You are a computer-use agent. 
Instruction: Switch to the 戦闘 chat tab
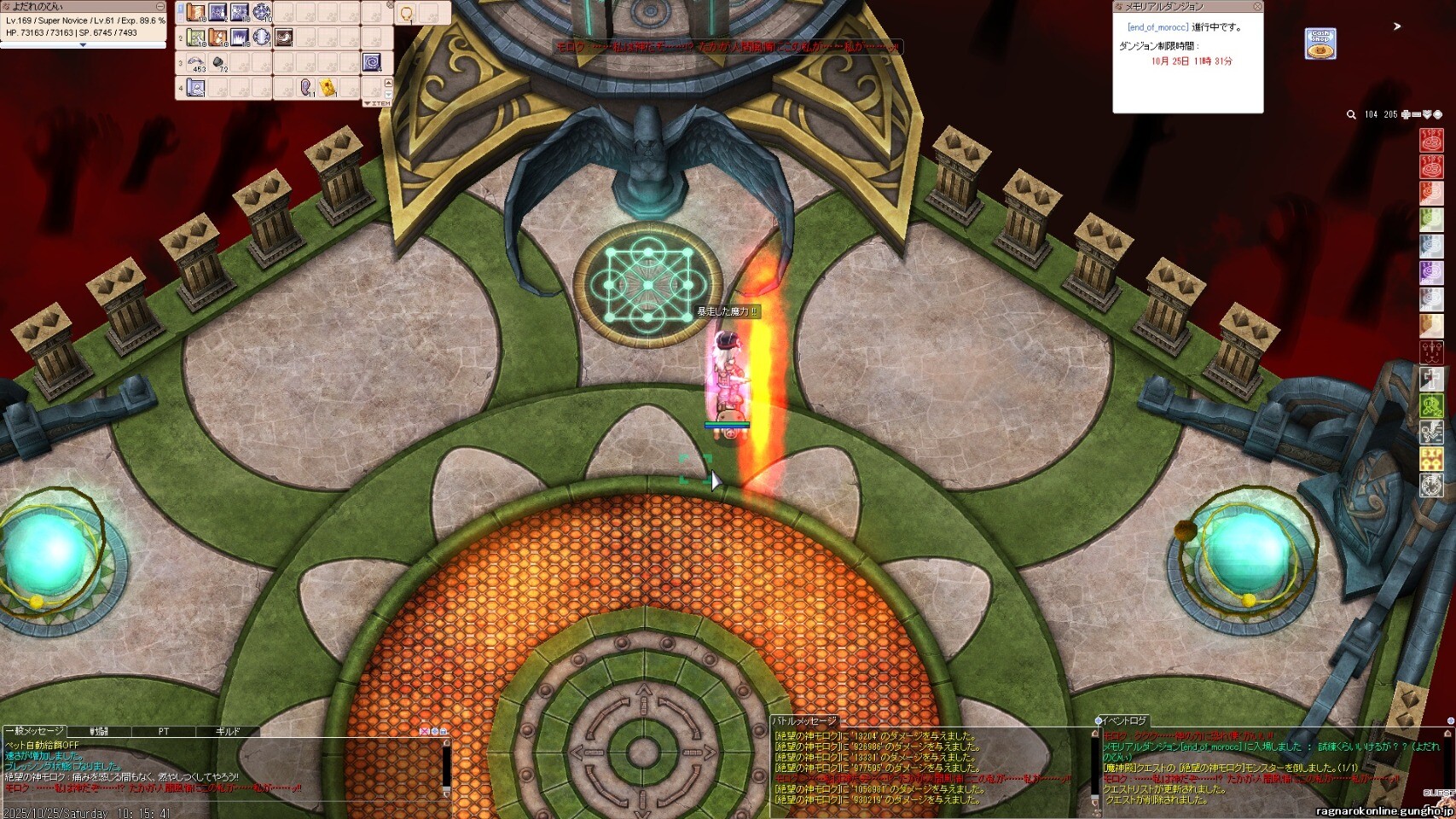pyautogui.click(x=100, y=731)
